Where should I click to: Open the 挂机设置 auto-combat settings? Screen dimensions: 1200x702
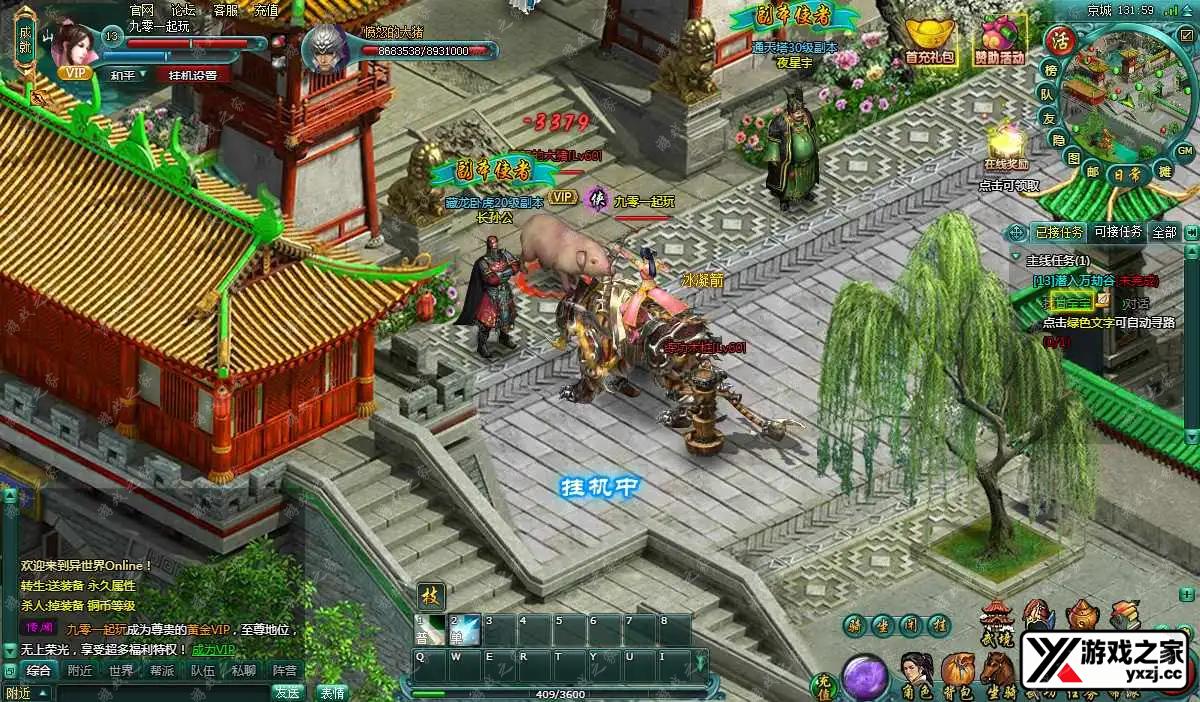(x=198, y=74)
